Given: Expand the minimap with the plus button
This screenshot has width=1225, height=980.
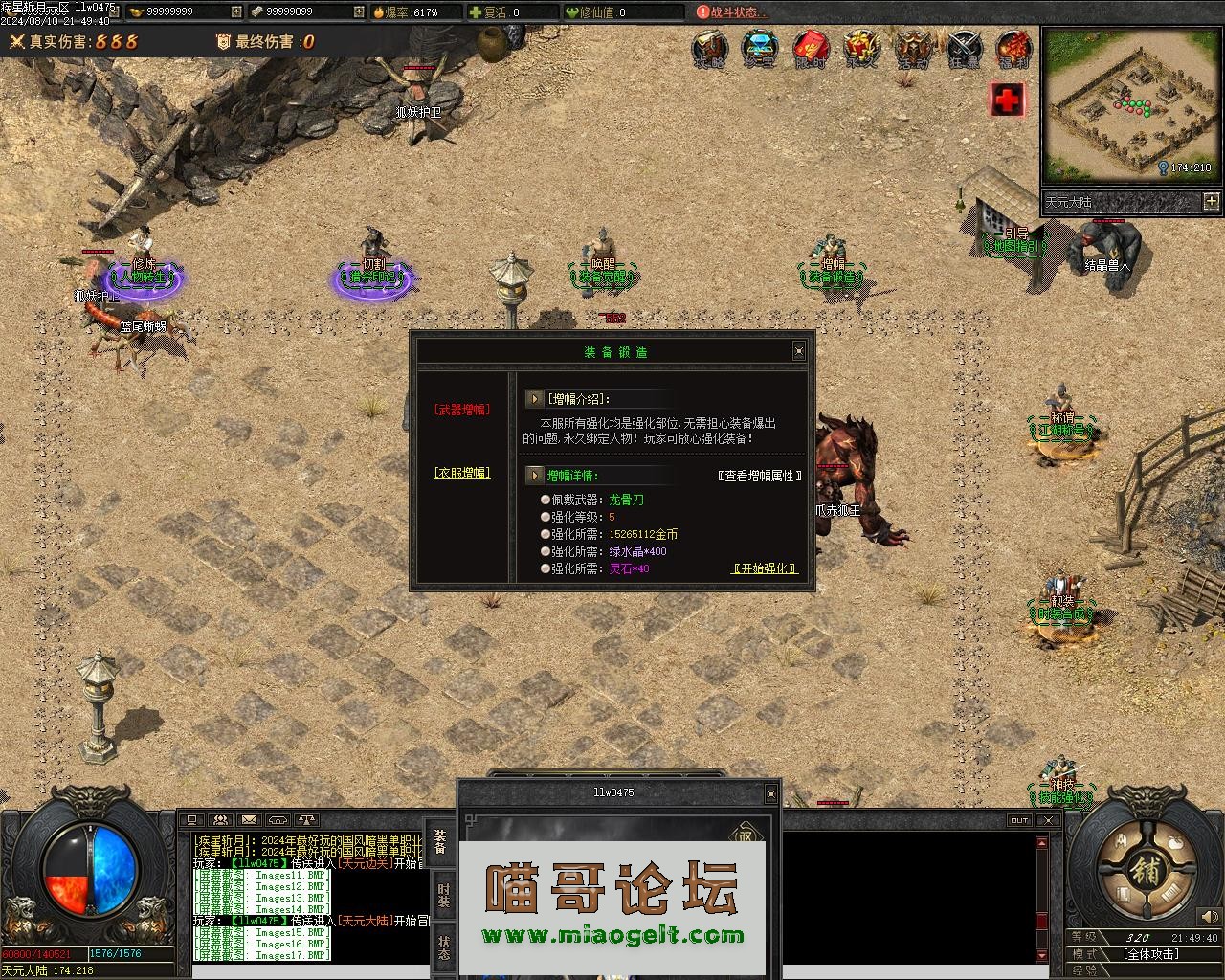Looking at the screenshot, I should [x=1212, y=201].
